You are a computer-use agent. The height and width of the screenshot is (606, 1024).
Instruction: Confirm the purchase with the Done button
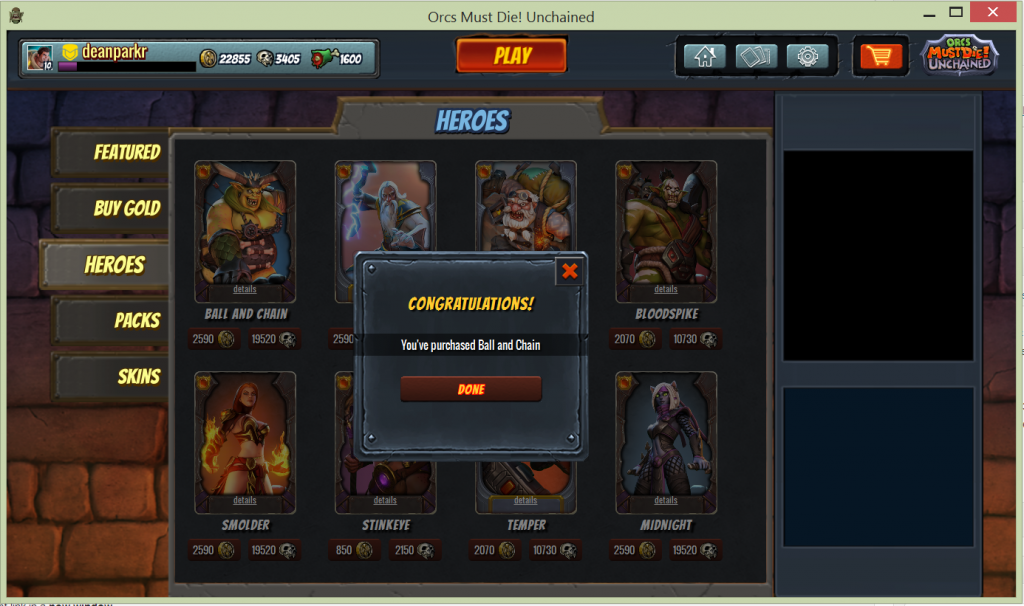point(470,389)
